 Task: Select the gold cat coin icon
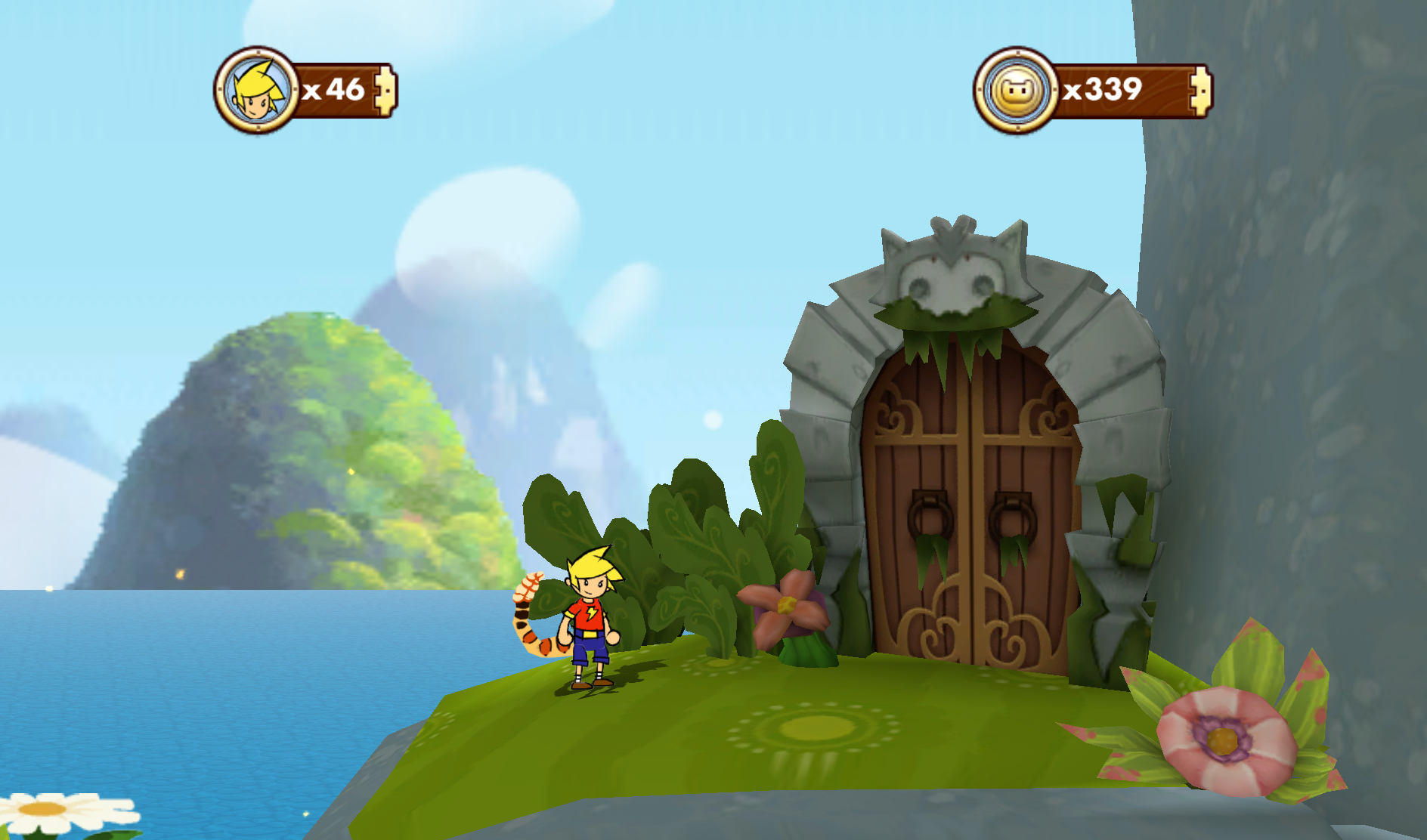click(1017, 91)
